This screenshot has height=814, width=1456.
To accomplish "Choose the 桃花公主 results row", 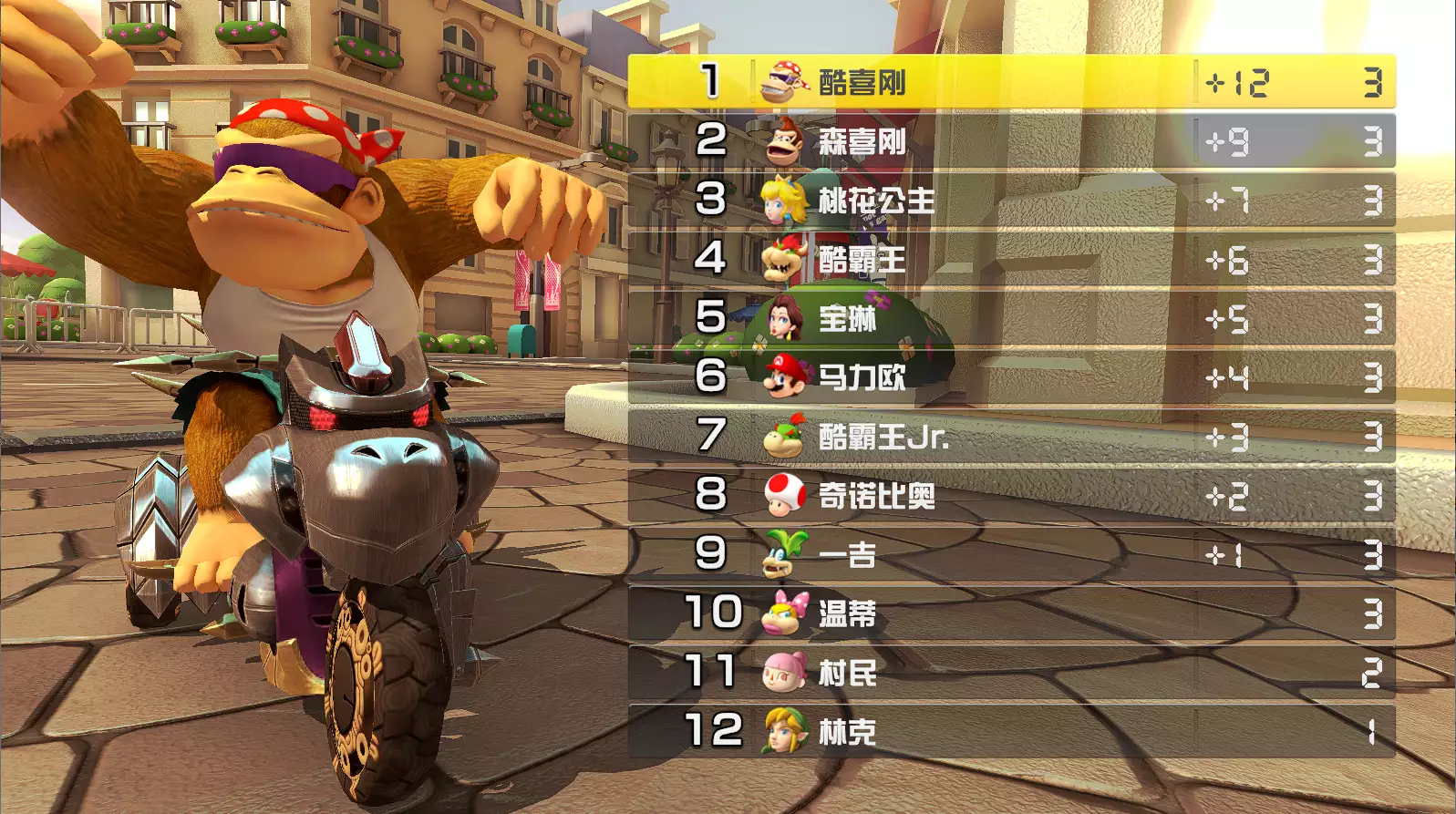I will (1010, 201).
